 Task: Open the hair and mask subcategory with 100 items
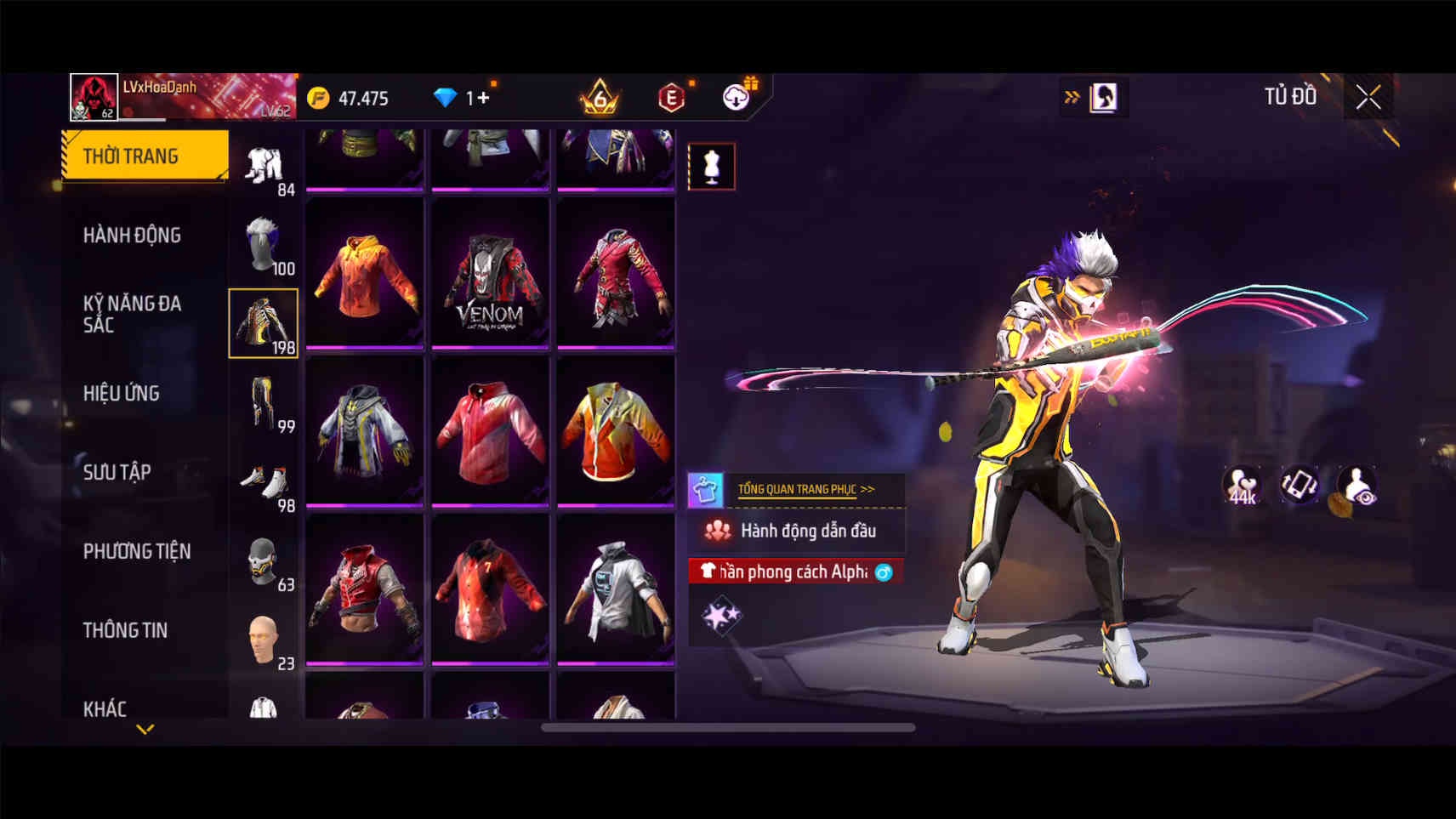(x=264, y=245)
